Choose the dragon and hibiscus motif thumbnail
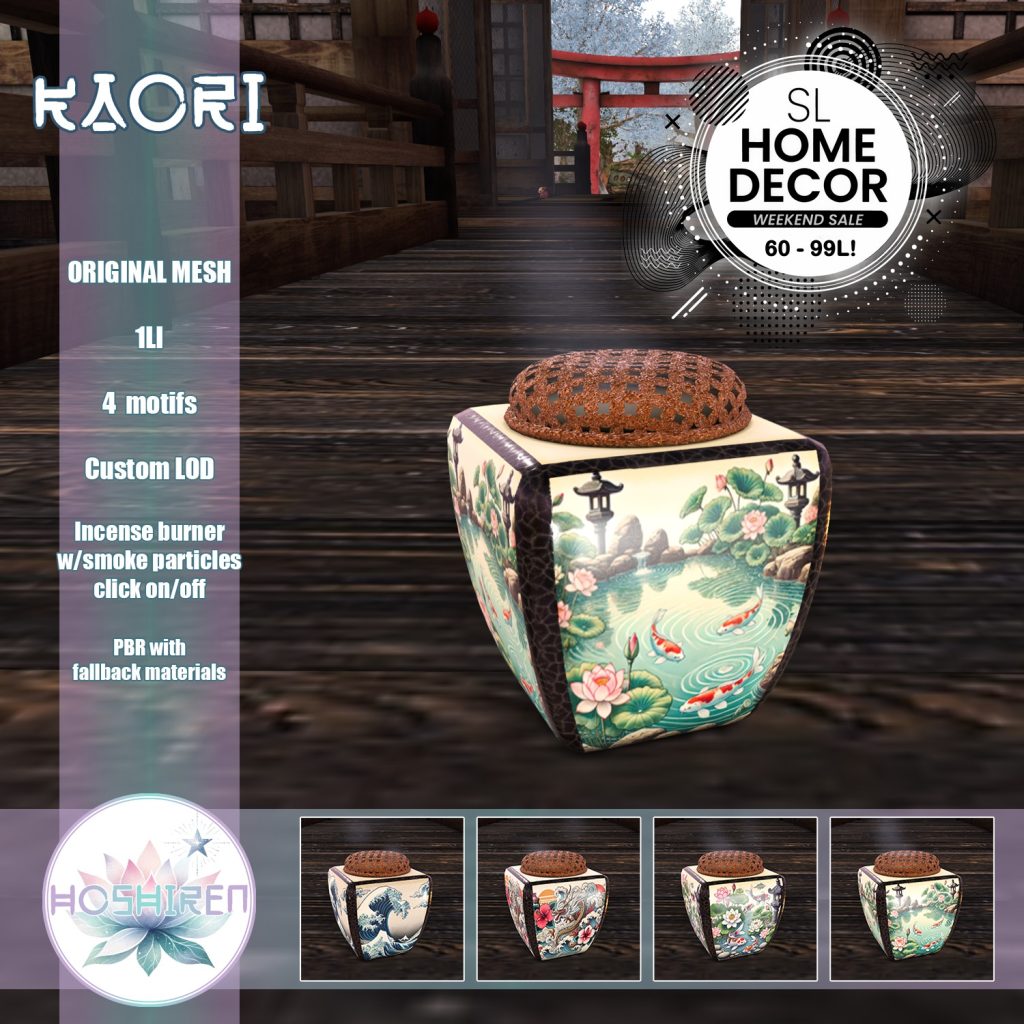 (558, 898)
